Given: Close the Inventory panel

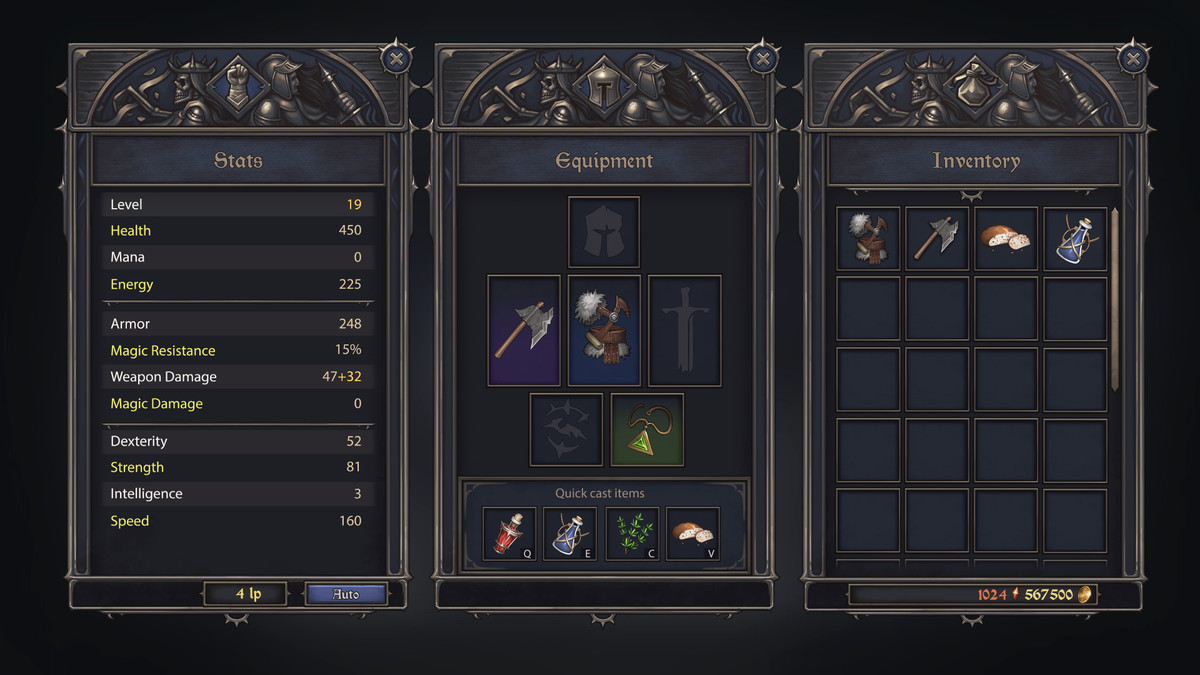Looking at the screenshot, I should coord(1132,58).
